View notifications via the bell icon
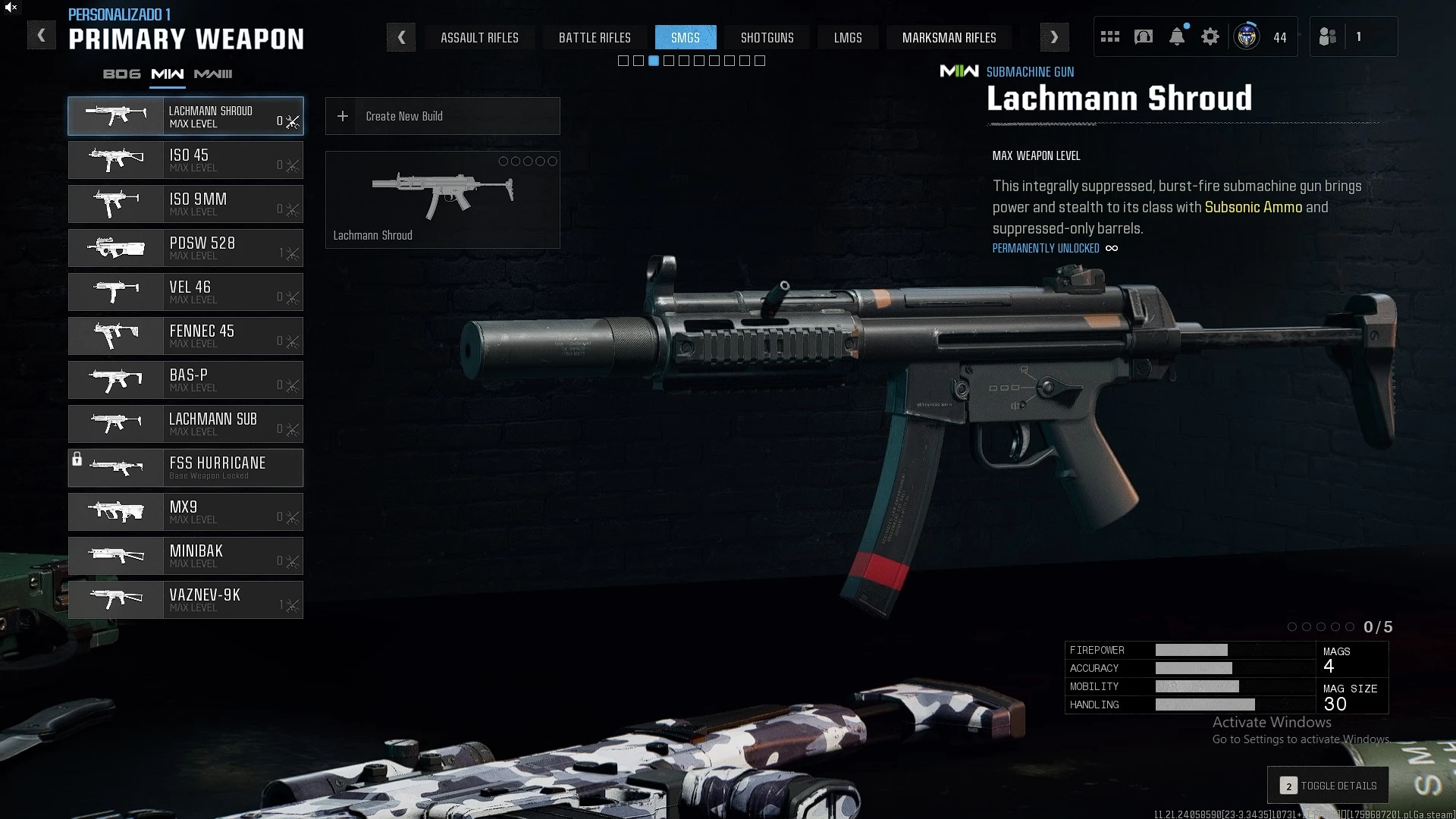The image size is (1456, 819). click(1177, 36)
